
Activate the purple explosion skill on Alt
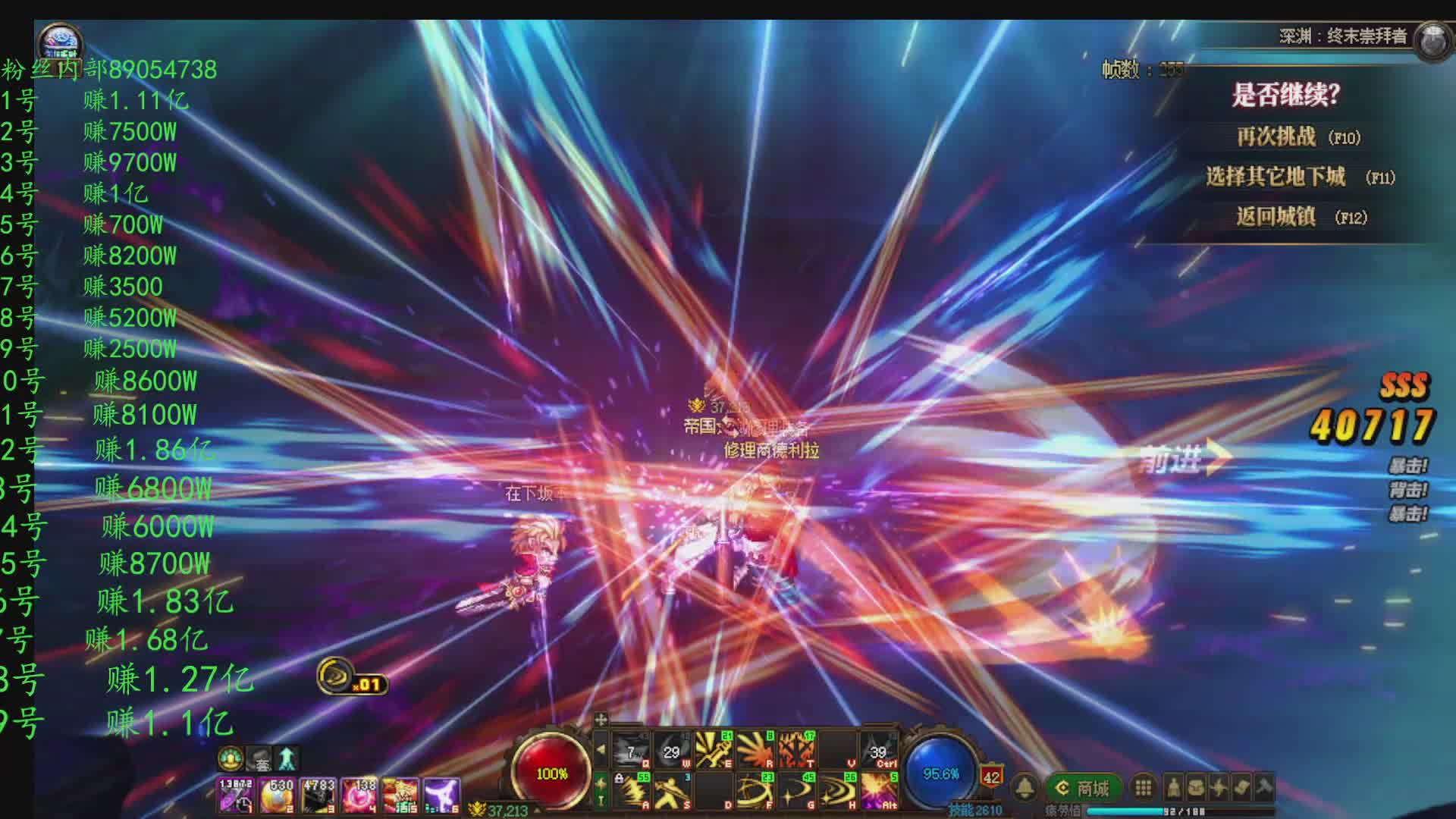[879, 790]
